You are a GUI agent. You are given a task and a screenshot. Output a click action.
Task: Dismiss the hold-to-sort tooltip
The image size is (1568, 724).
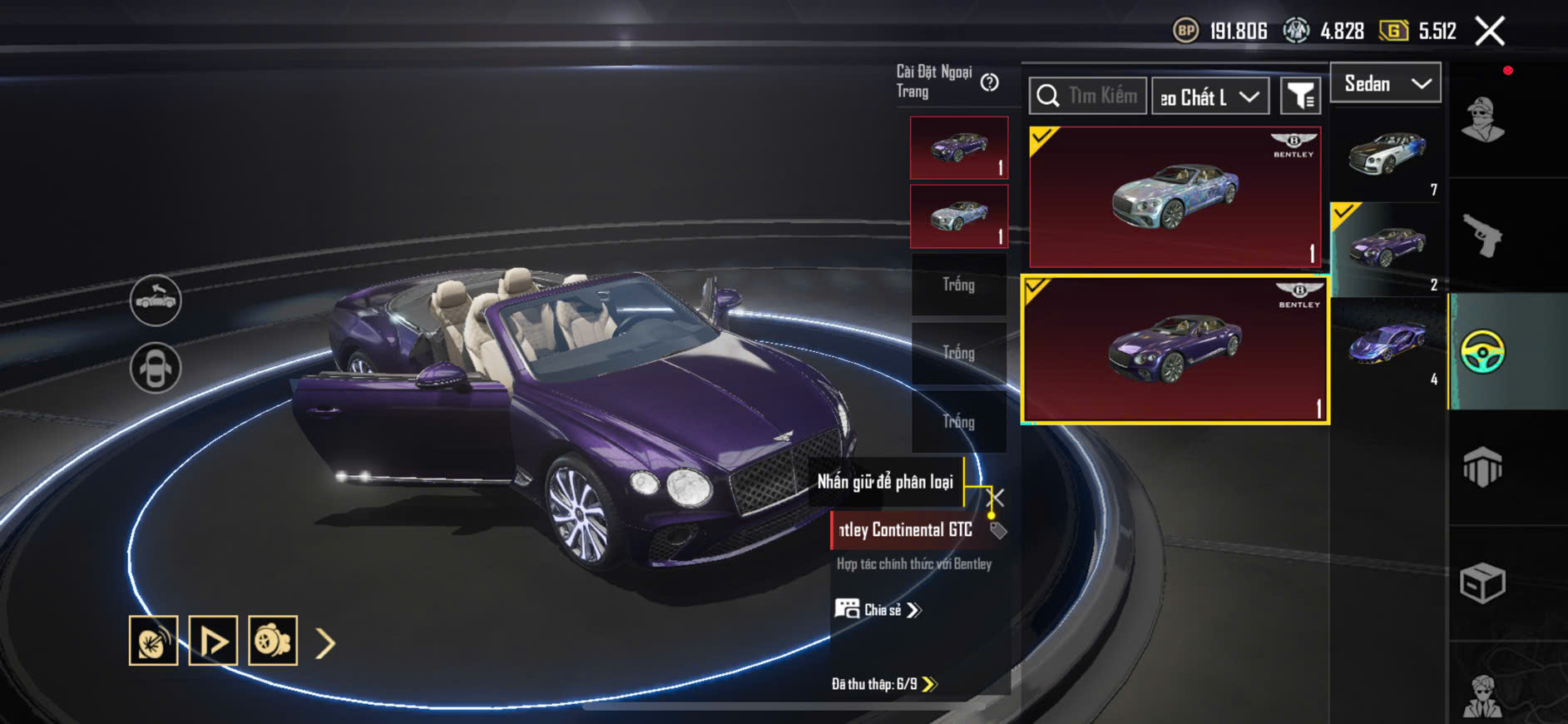point(996,498)
